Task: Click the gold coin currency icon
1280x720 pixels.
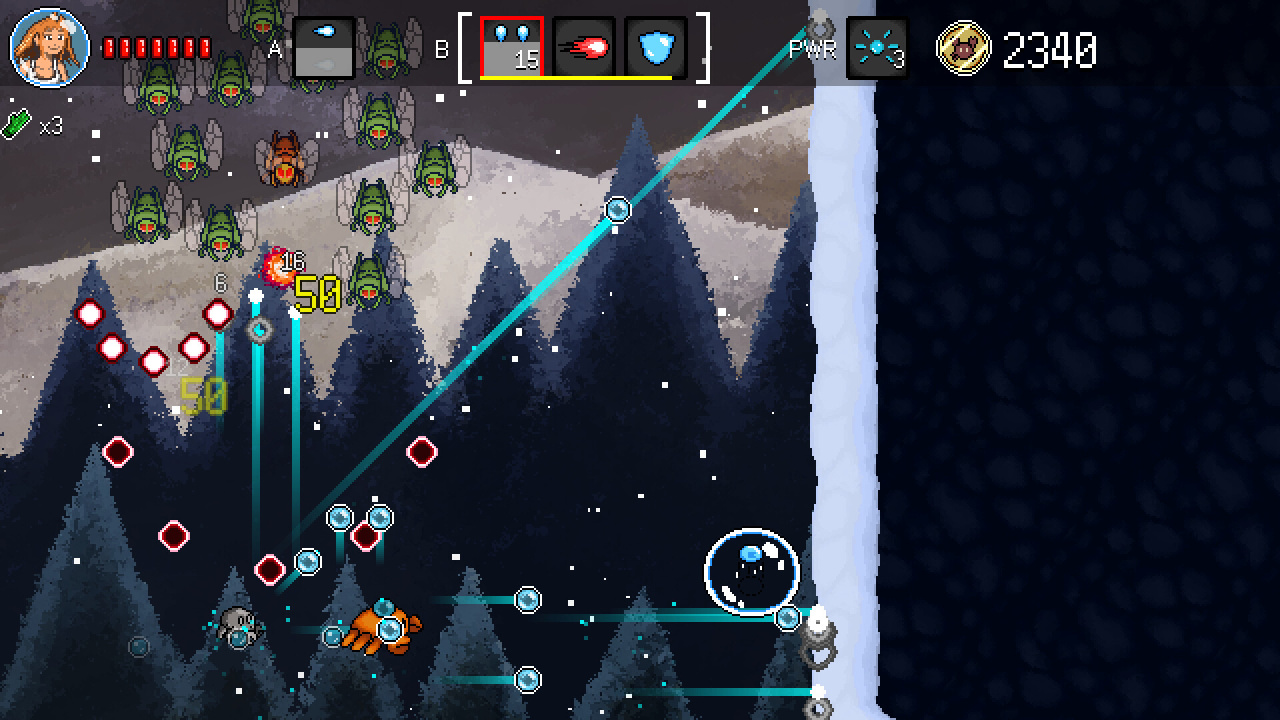Action: pos(963,48)
